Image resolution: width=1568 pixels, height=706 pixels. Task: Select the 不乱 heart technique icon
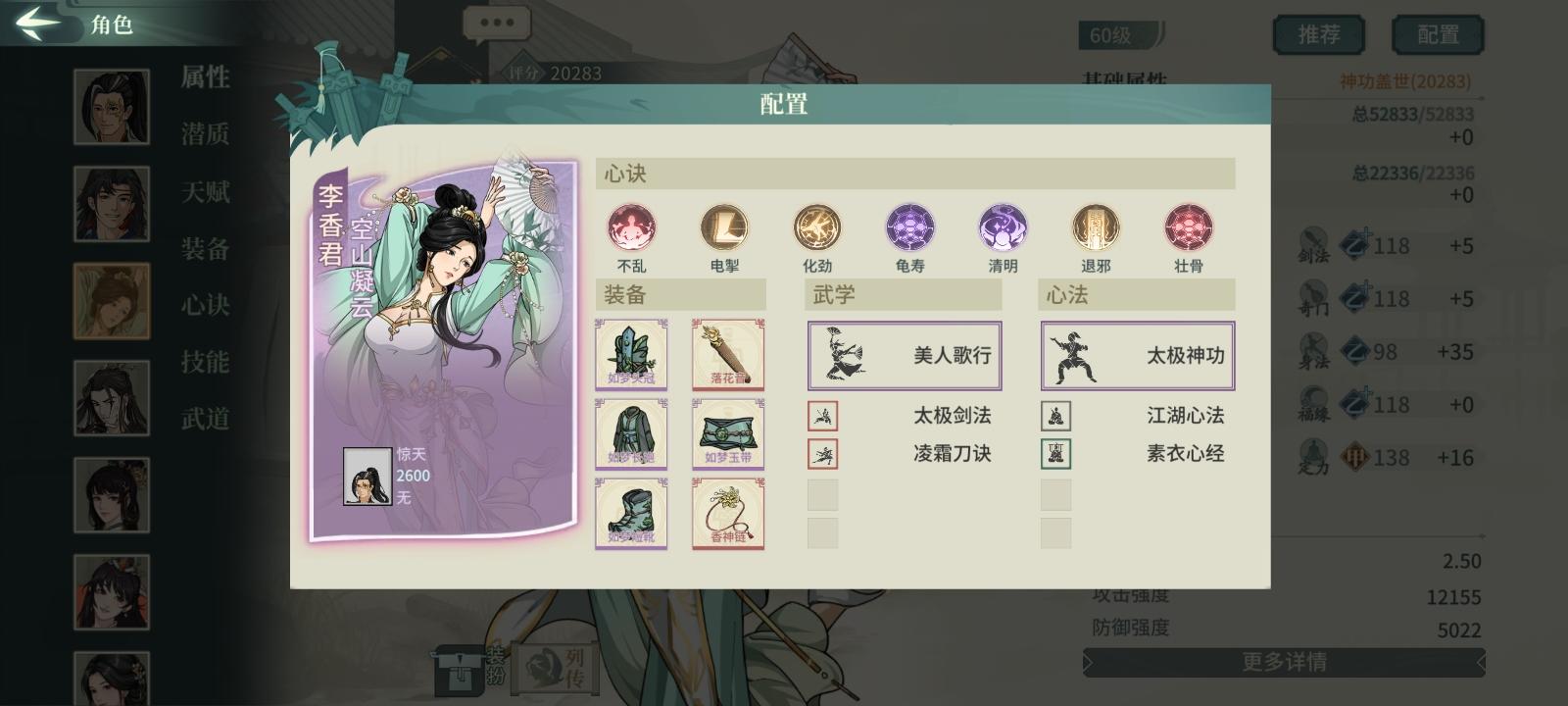click(x=632, y=227)
